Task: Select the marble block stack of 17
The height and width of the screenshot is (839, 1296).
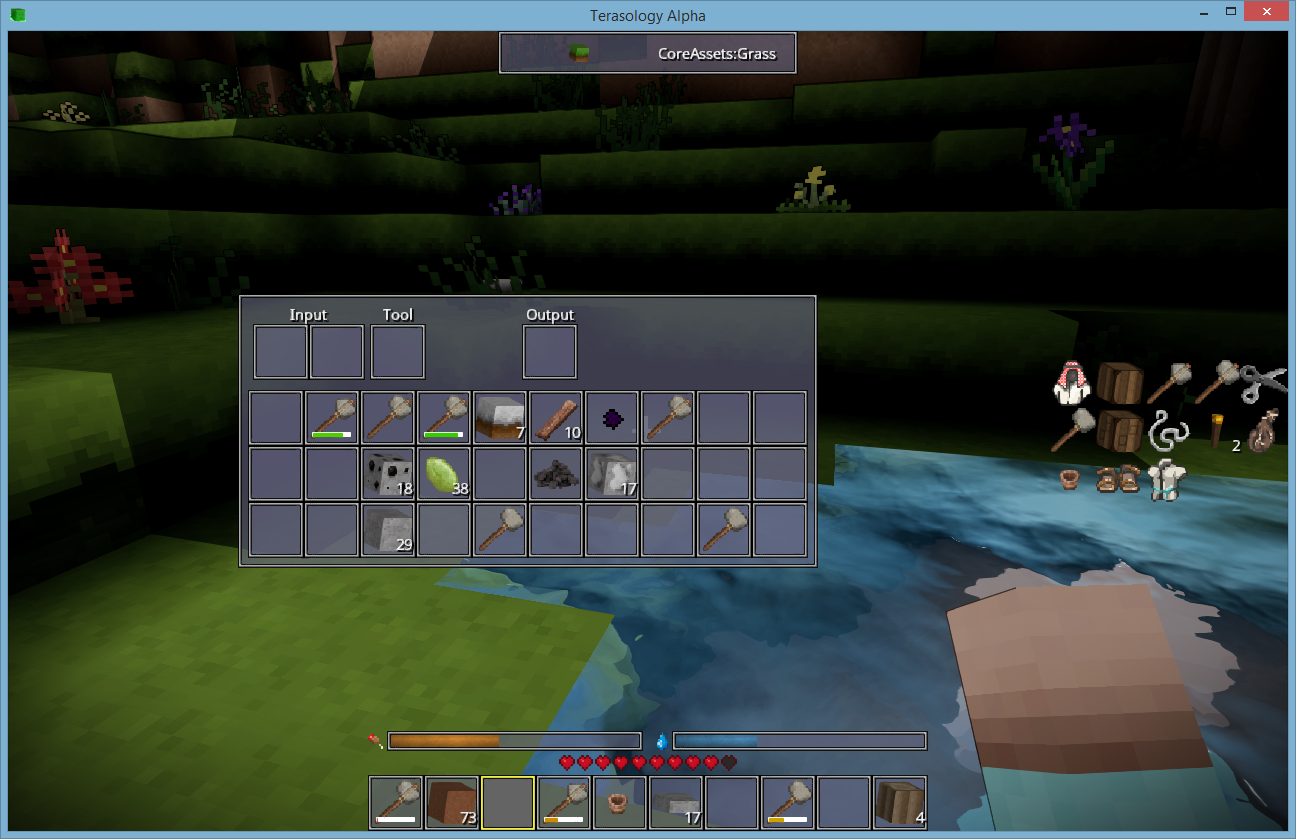Action: (x=611, y=473)
